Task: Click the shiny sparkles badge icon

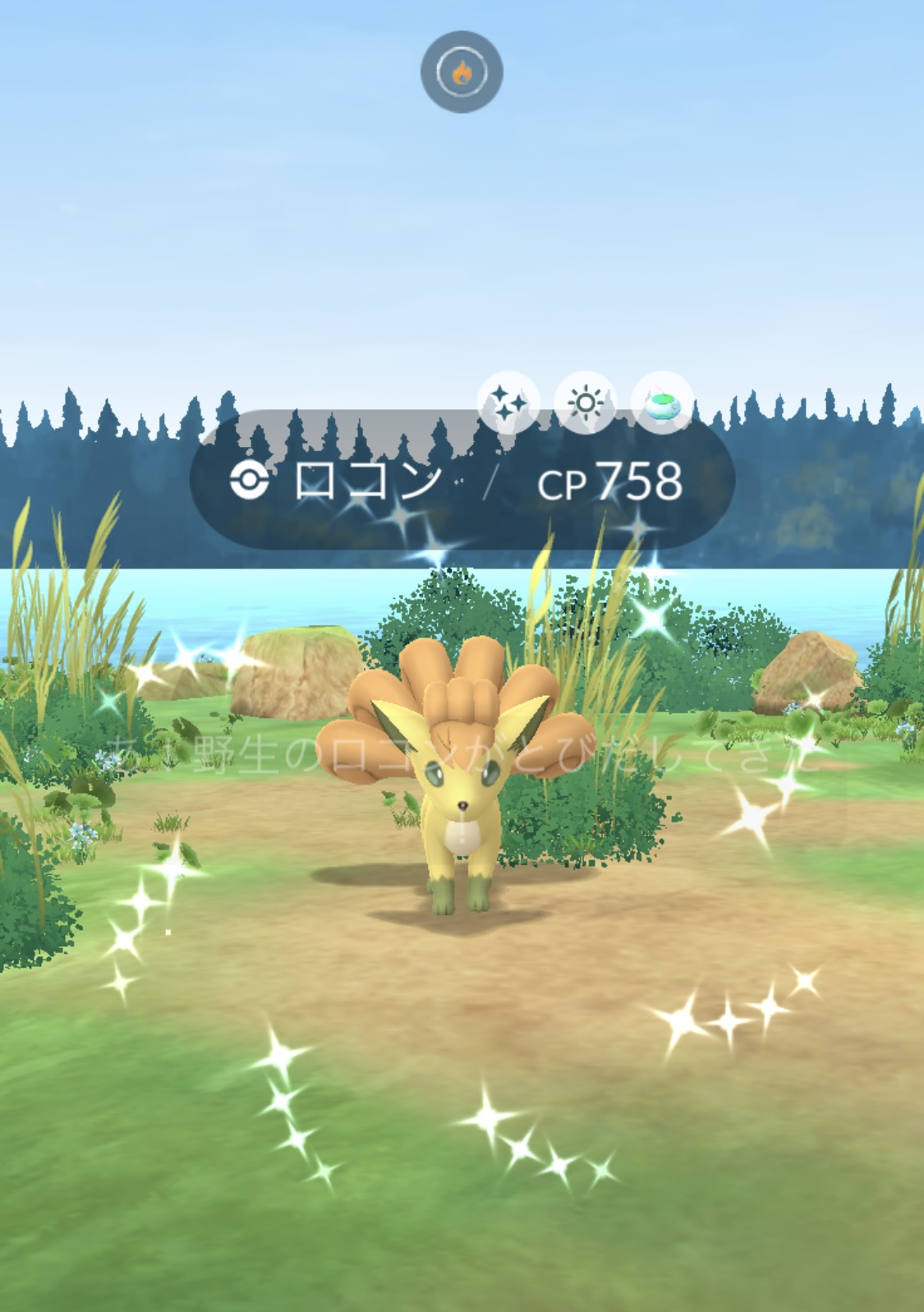Action: [x=508, y=403]
